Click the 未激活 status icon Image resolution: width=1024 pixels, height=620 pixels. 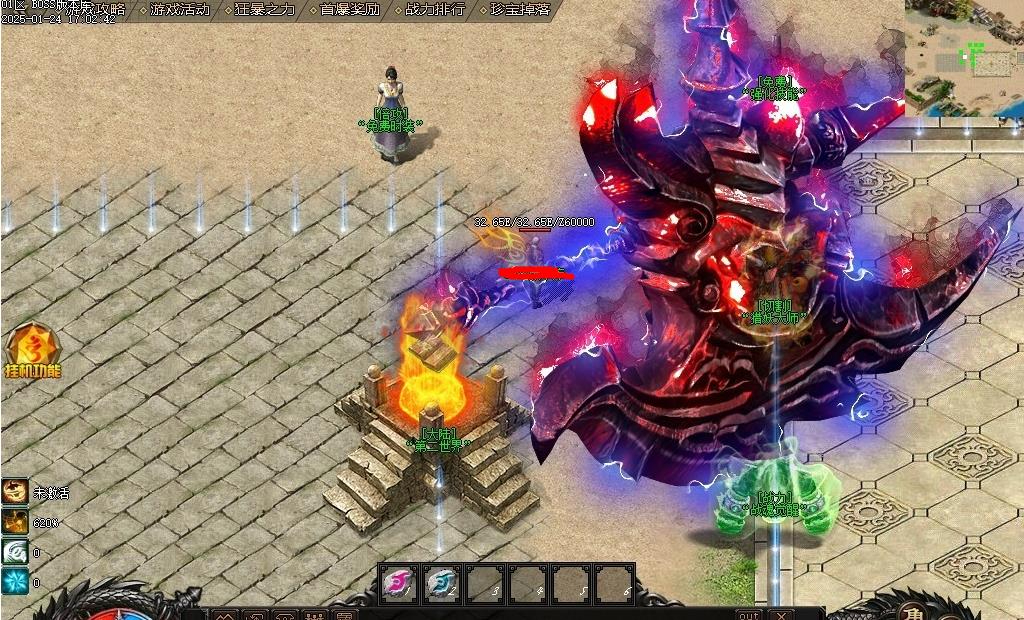[x=15, y=491]
